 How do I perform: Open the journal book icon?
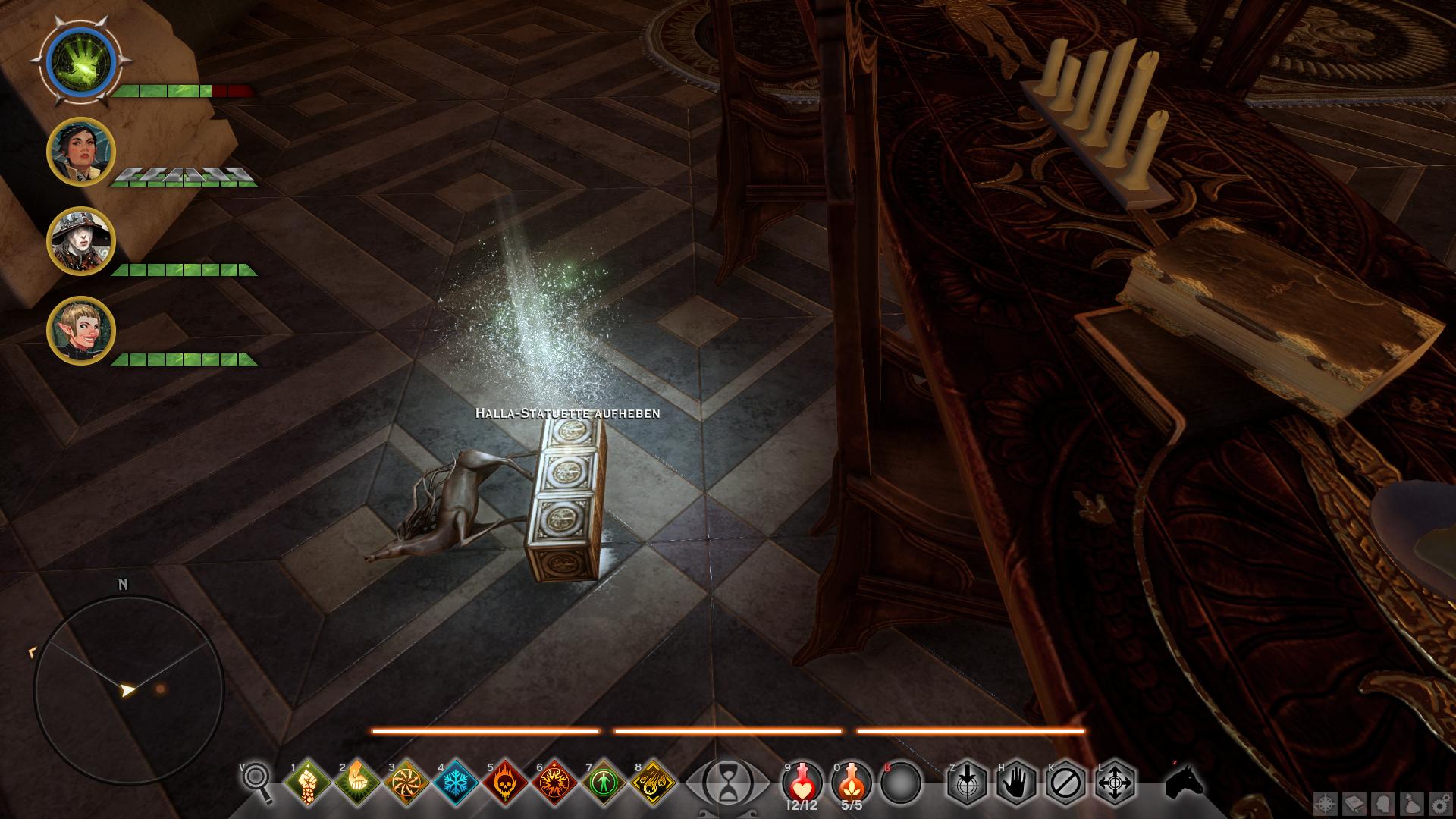click(1355, 804)
